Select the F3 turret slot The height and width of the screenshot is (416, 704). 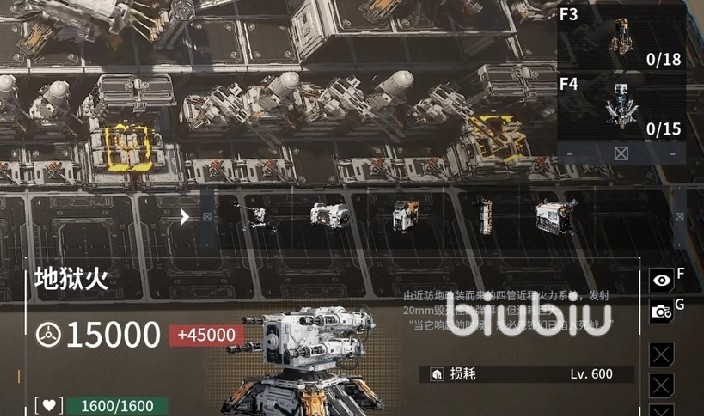[x=622, y=38]
